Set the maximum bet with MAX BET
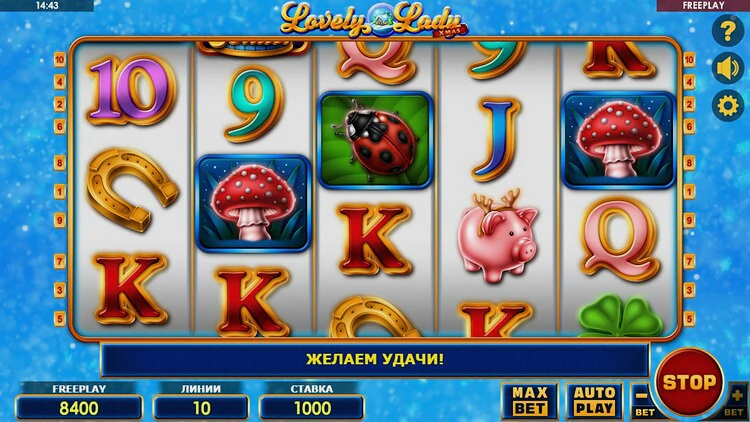This screenshot has width=750, height=422. pos(529,401)
